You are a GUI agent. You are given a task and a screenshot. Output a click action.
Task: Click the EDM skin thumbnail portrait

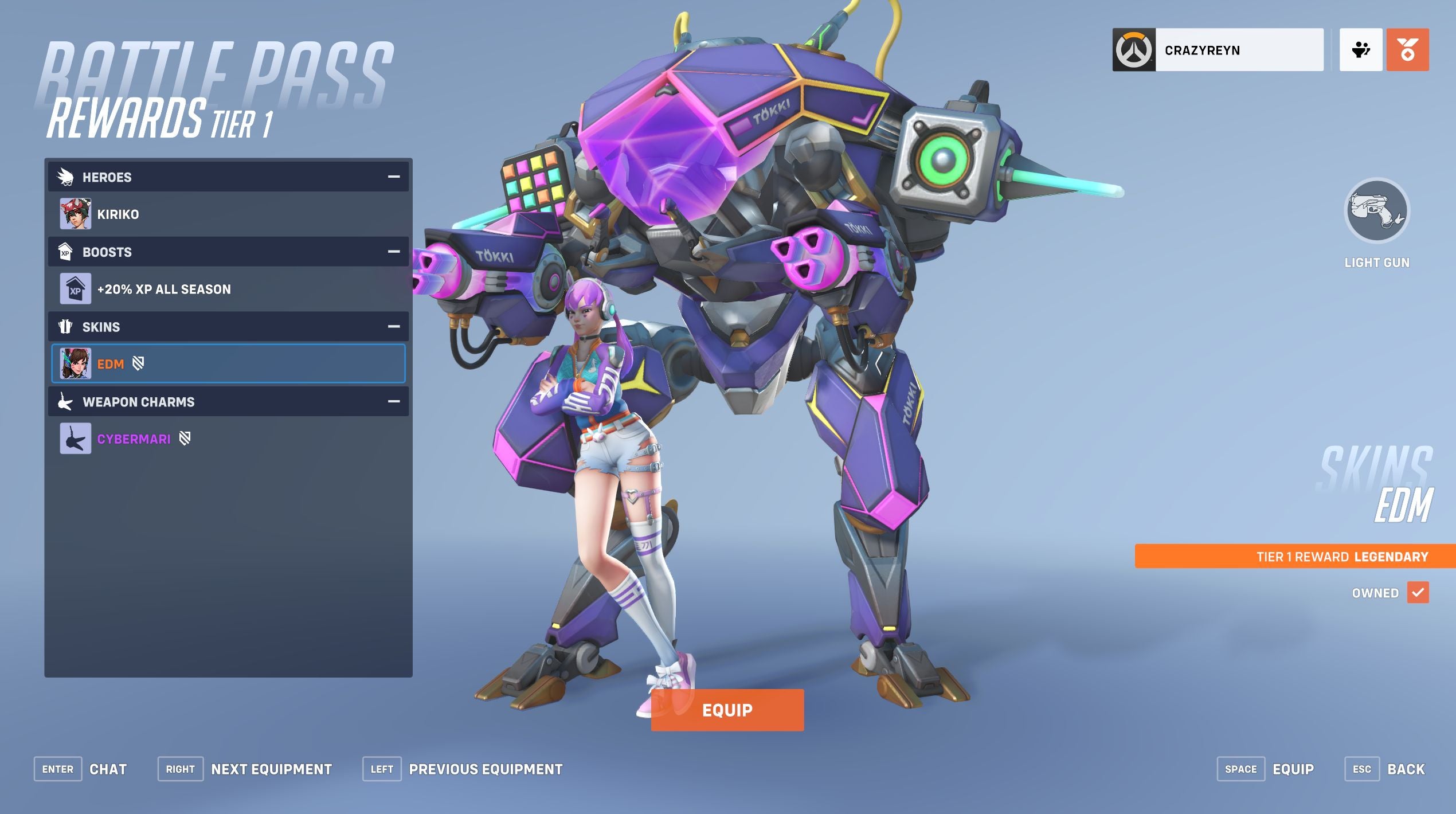coord(76,363)
